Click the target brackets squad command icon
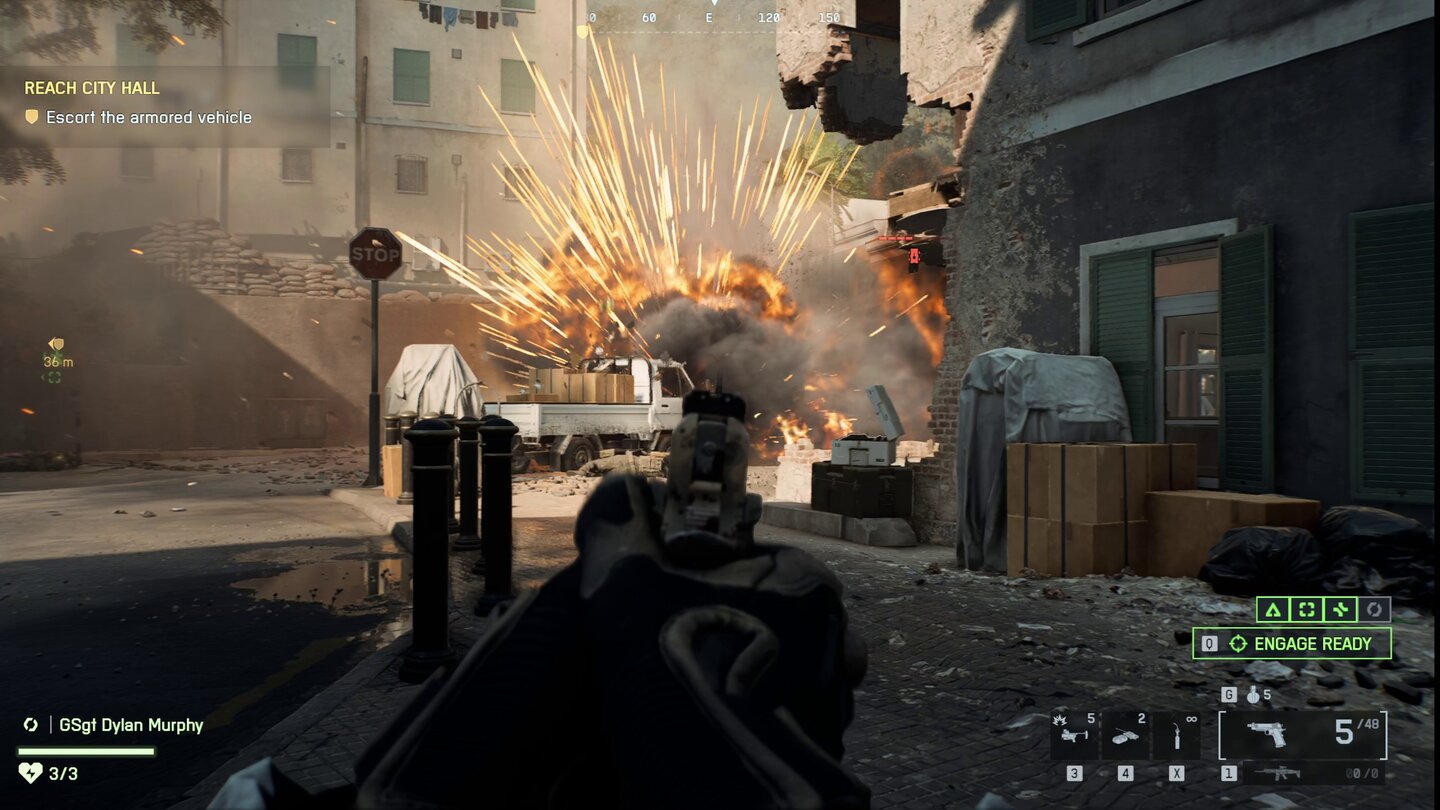The height and width of the screenshot is (810, 1440). (x=1305, y=608)
